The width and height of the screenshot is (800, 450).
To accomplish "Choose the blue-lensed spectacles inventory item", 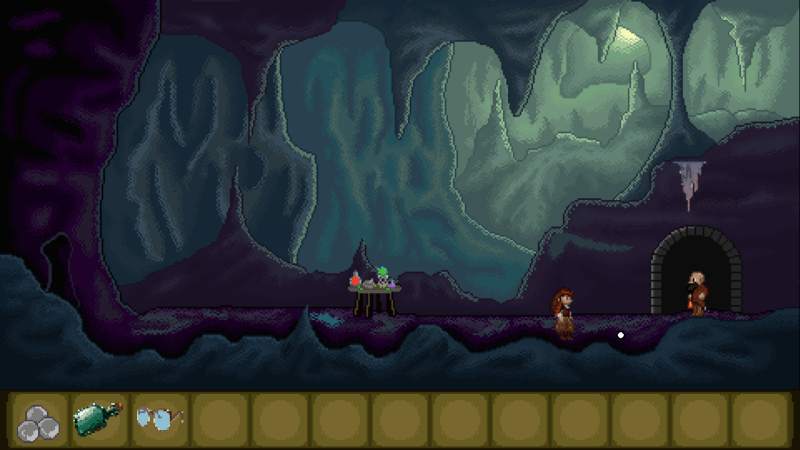I will point(158,418).
